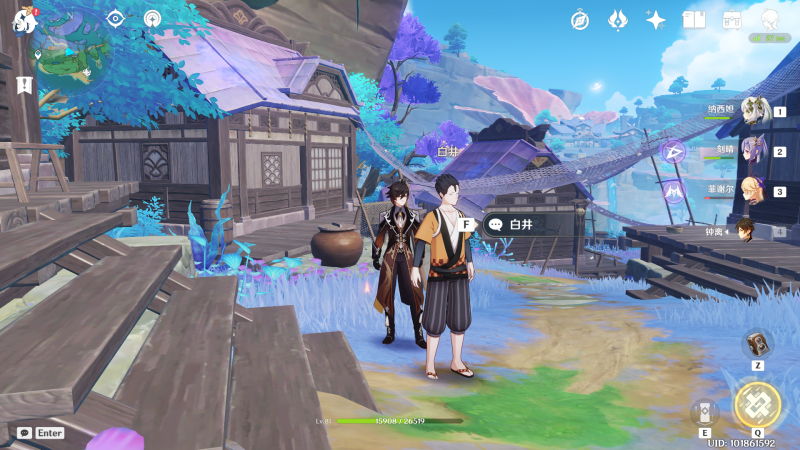Open the winged Battle Pass icon
Viewport: 800px width, 450px height.
point(618,19)
